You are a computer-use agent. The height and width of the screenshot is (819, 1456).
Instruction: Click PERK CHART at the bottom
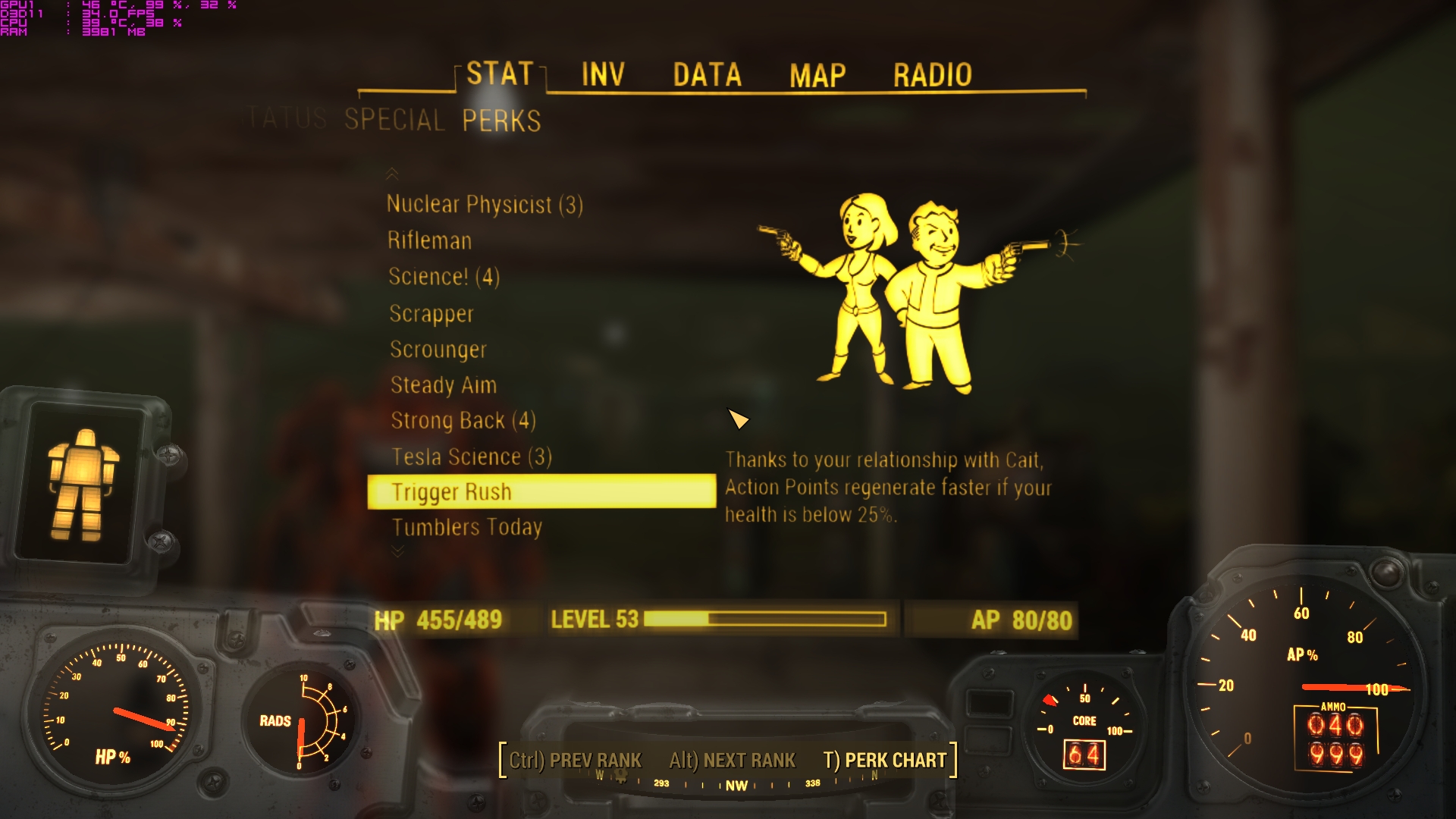884,761
